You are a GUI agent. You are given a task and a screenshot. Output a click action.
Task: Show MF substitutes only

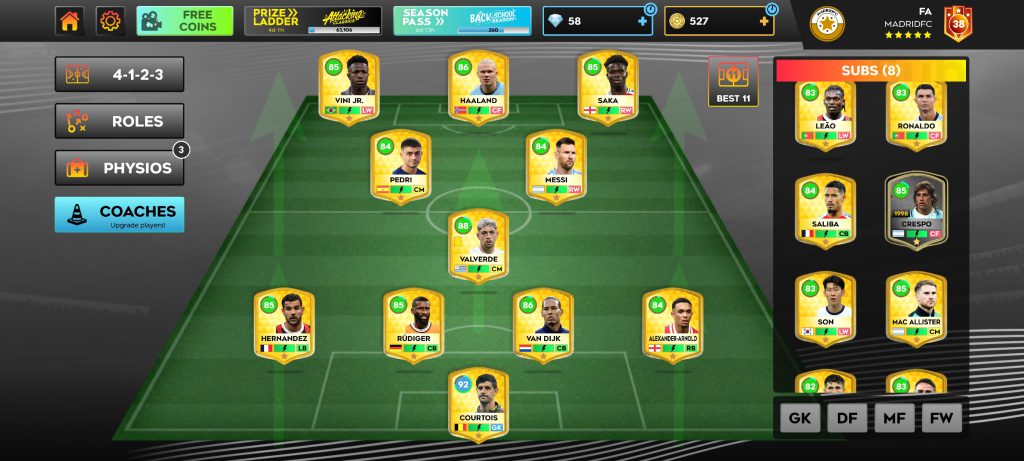click(x=894, y=419)
